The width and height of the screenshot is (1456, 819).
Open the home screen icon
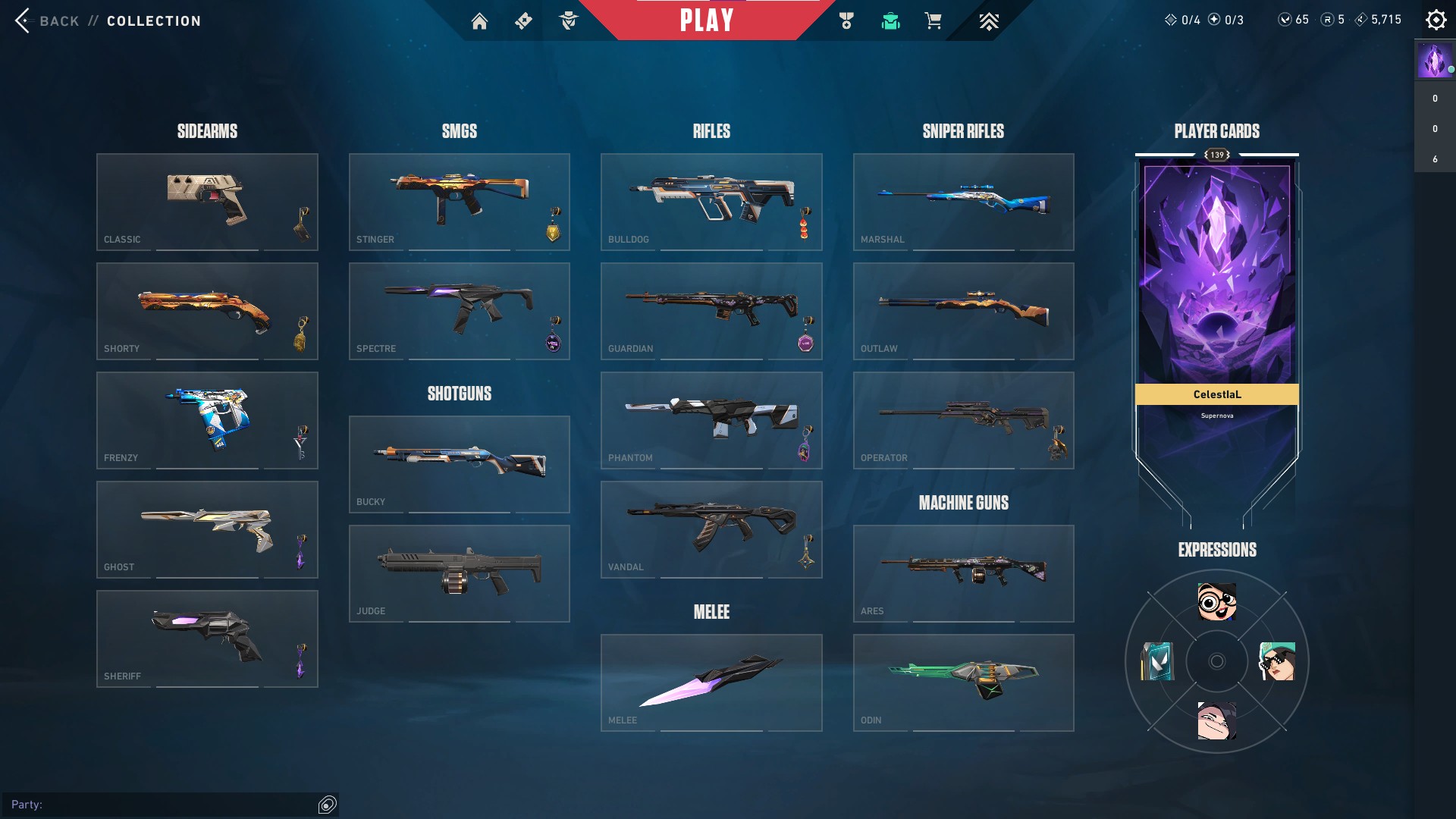(479, 21)
